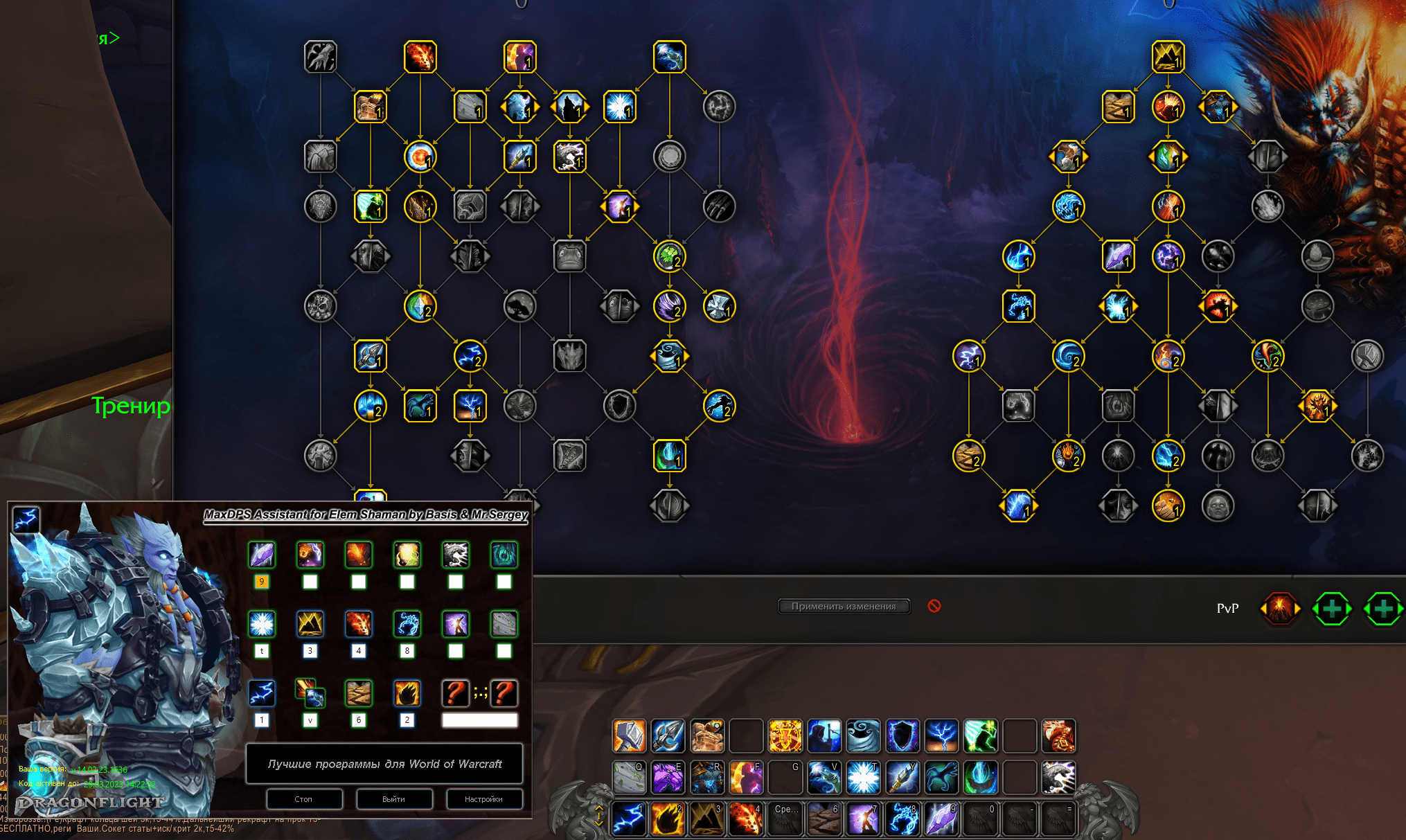The image size is (1406, 840).
Task: Edit the keybind box showing letter t
Action: tap(261, 651)
